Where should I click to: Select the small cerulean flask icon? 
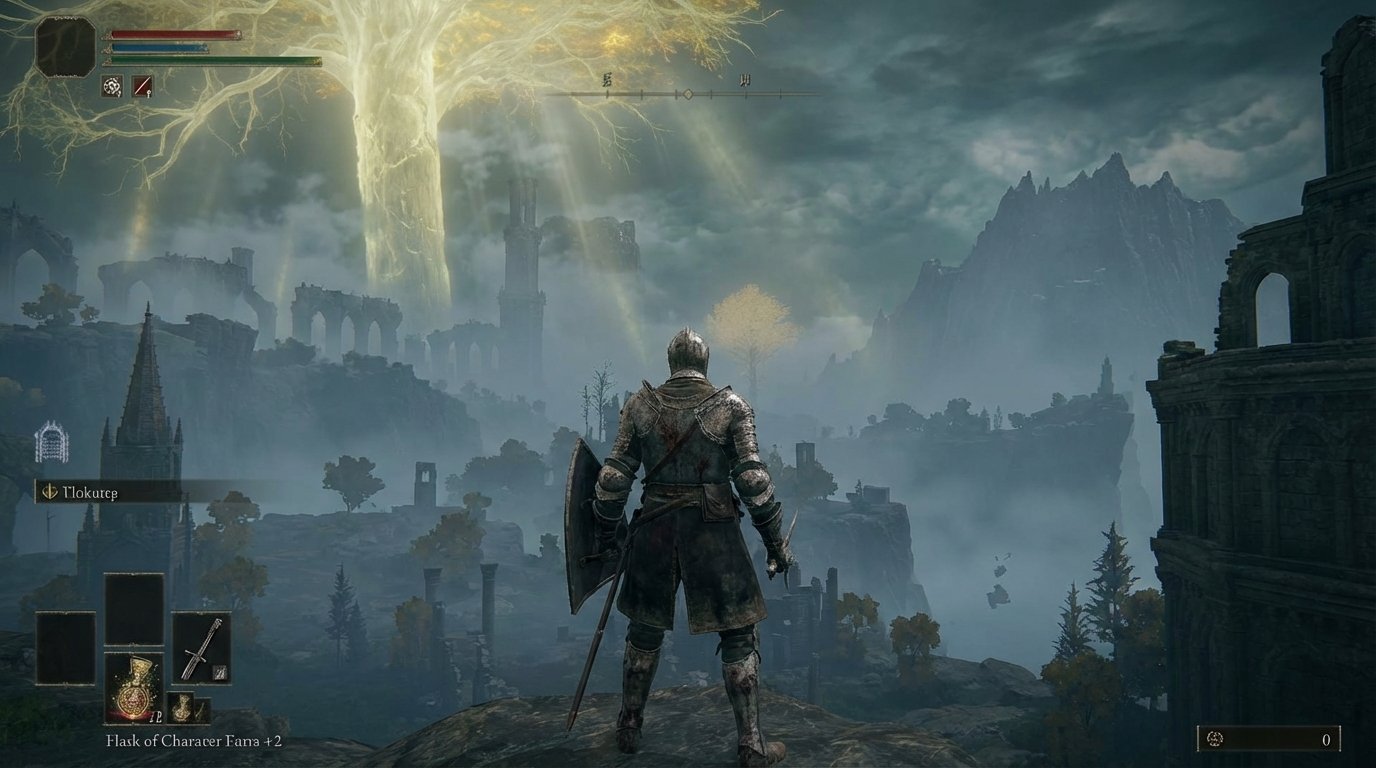pyautogui.click(x=182, y=707)
